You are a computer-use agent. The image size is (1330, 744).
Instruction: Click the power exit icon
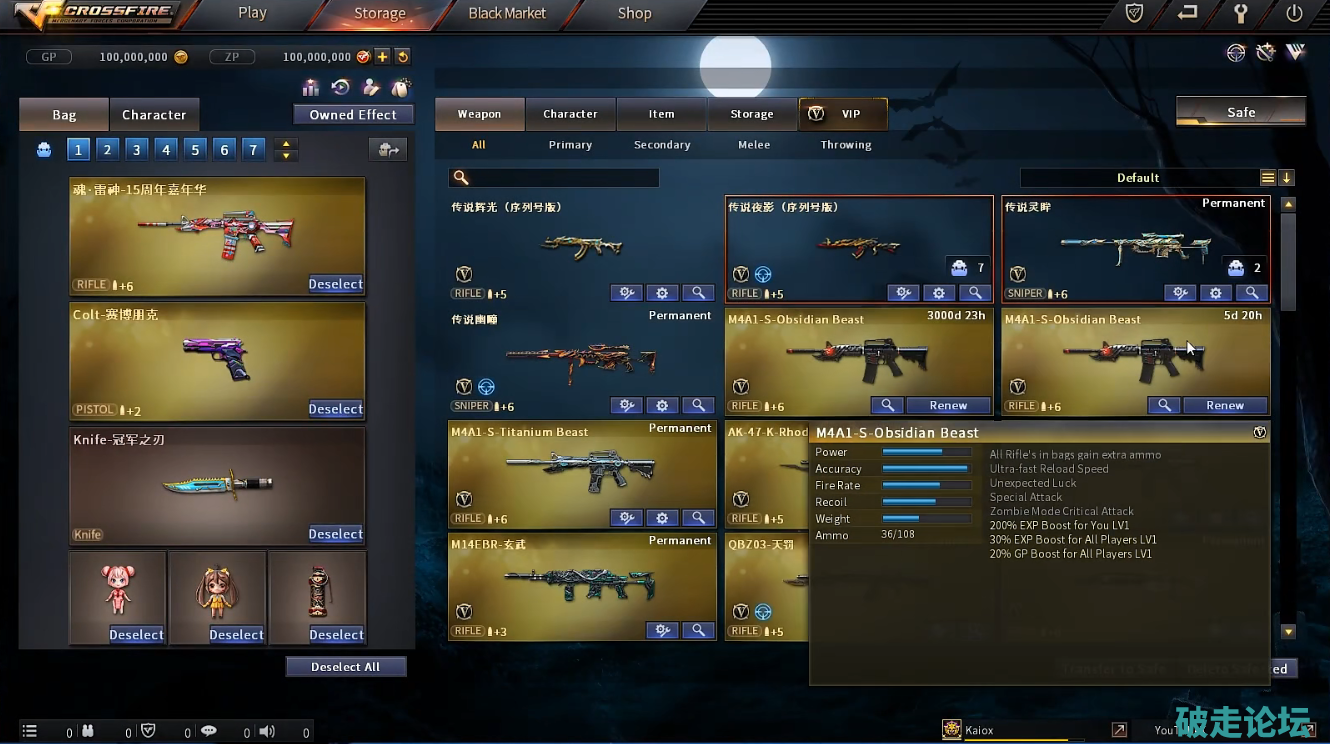click(1295, 13)
